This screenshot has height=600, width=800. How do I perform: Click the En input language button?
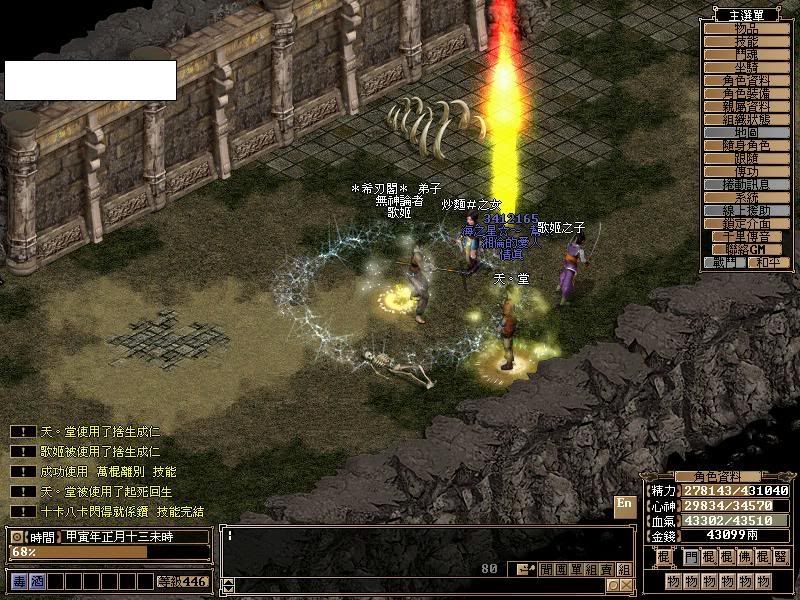coord(624,504)
